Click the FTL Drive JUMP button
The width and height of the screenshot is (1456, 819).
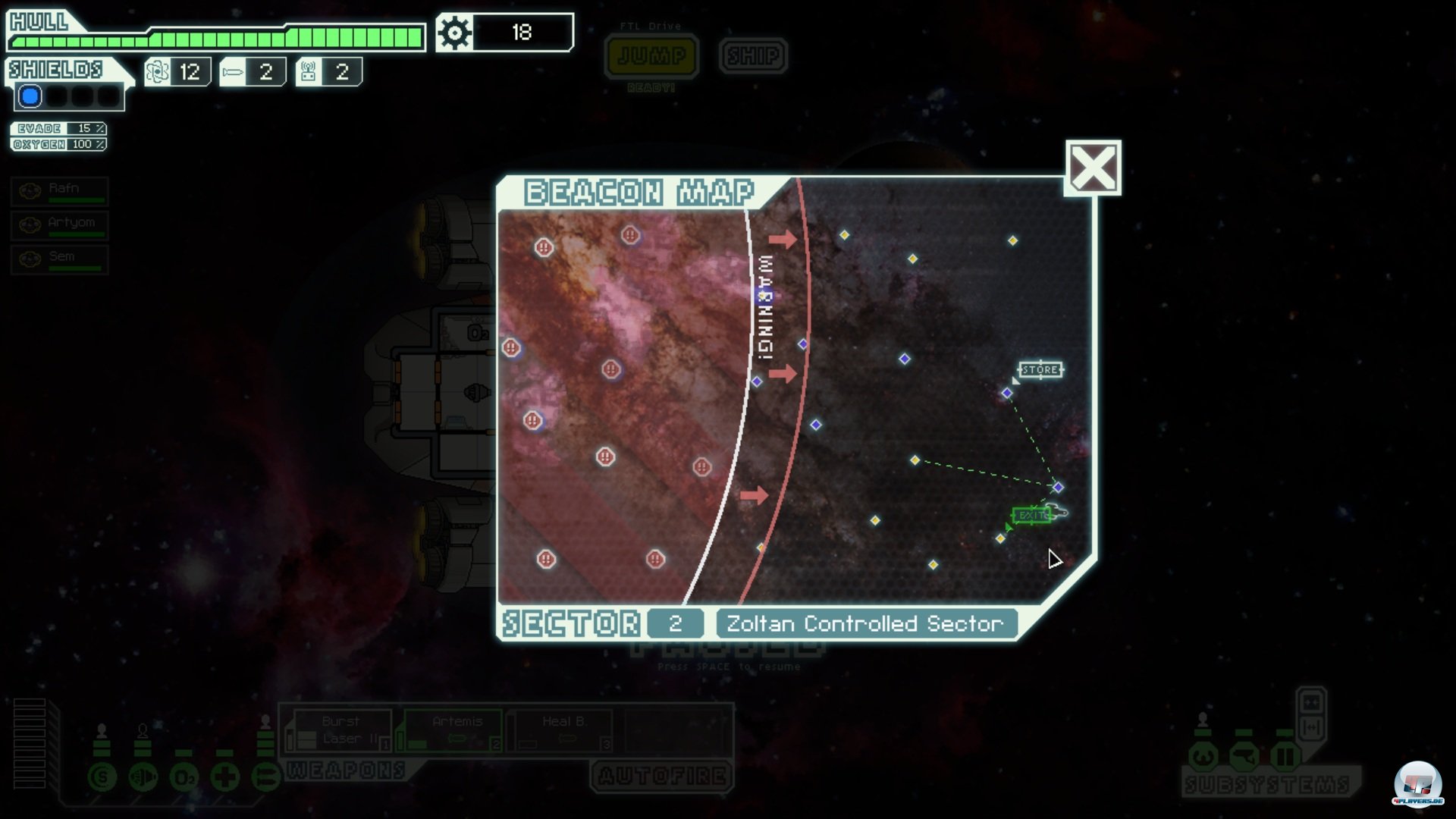(651, 55)
